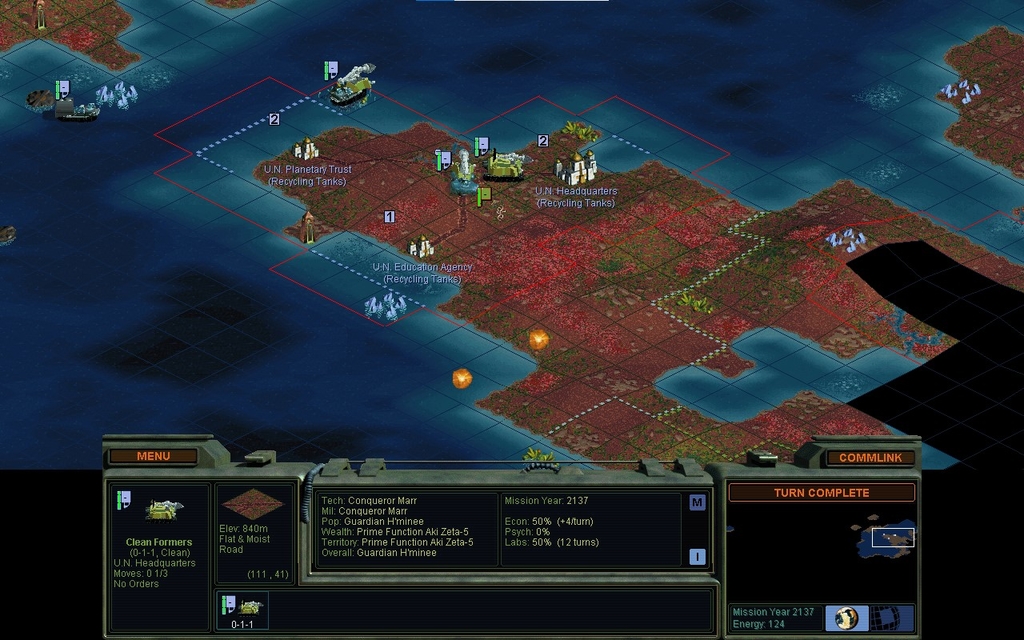
Task: Open the MENU button
Action: [x=153, y=456]
